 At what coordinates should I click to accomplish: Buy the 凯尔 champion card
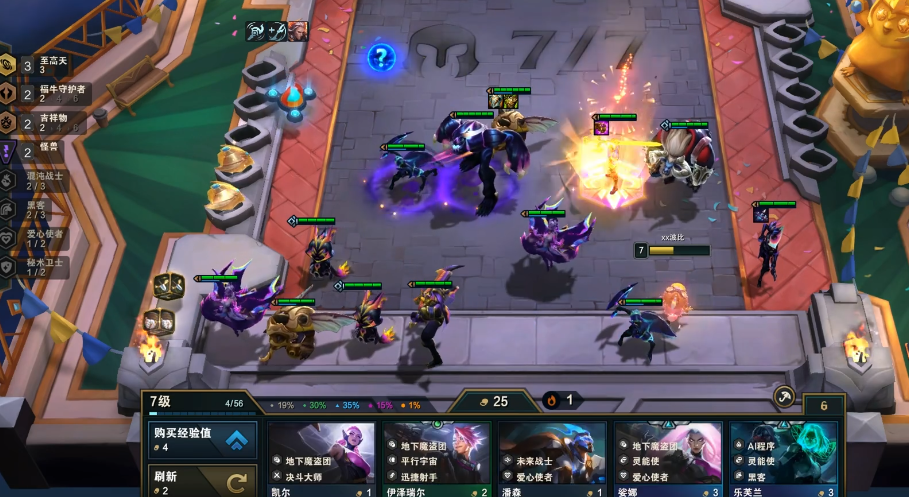(321, 457)
